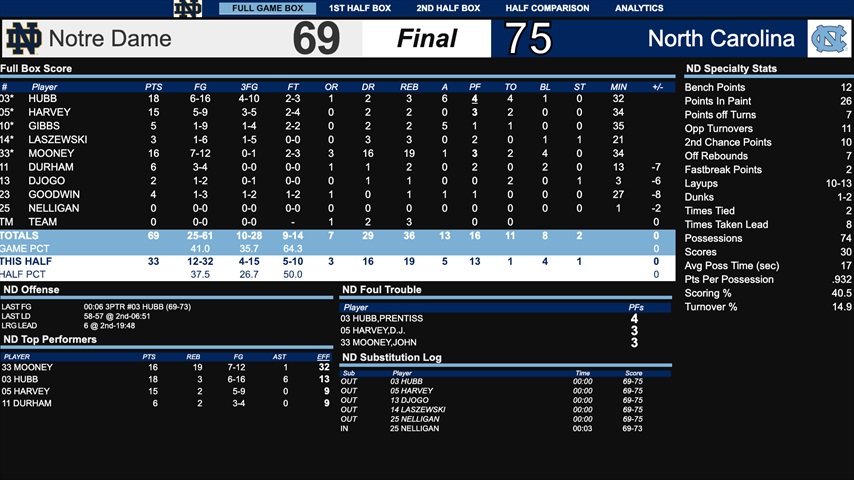Show the Half Comparison tab

point(547,8)
